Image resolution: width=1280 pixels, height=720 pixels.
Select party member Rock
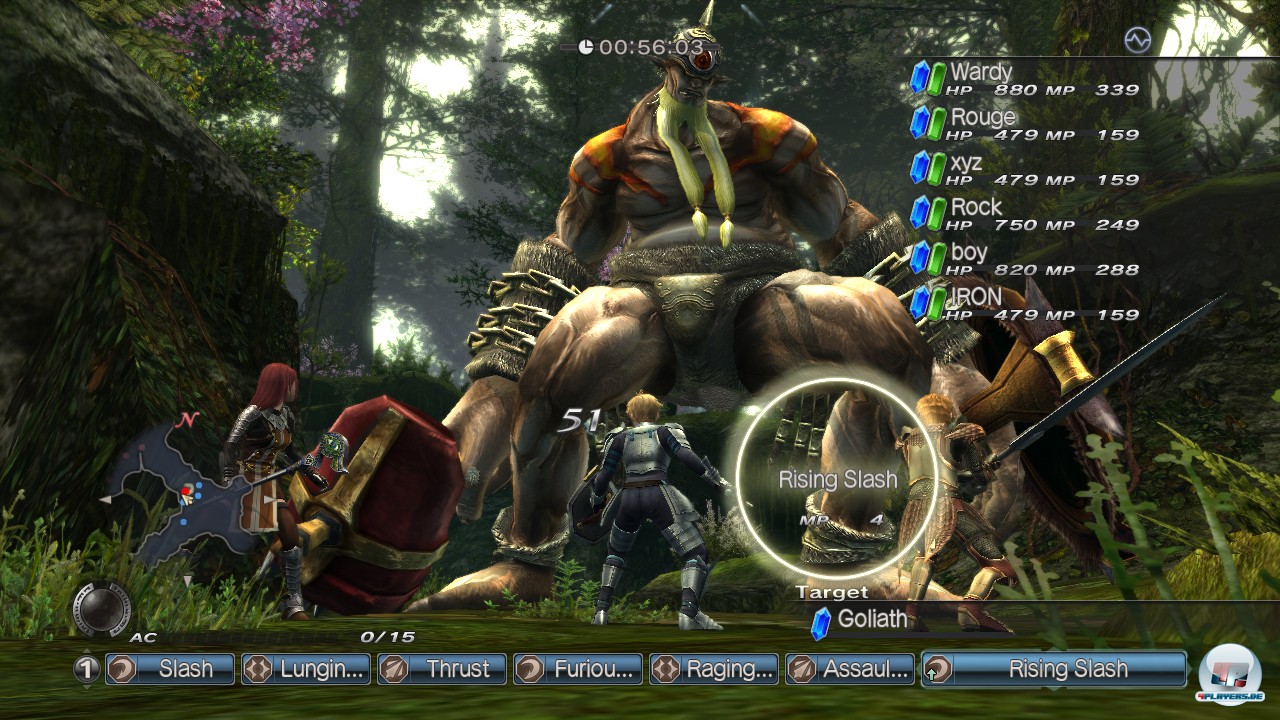1025,214
